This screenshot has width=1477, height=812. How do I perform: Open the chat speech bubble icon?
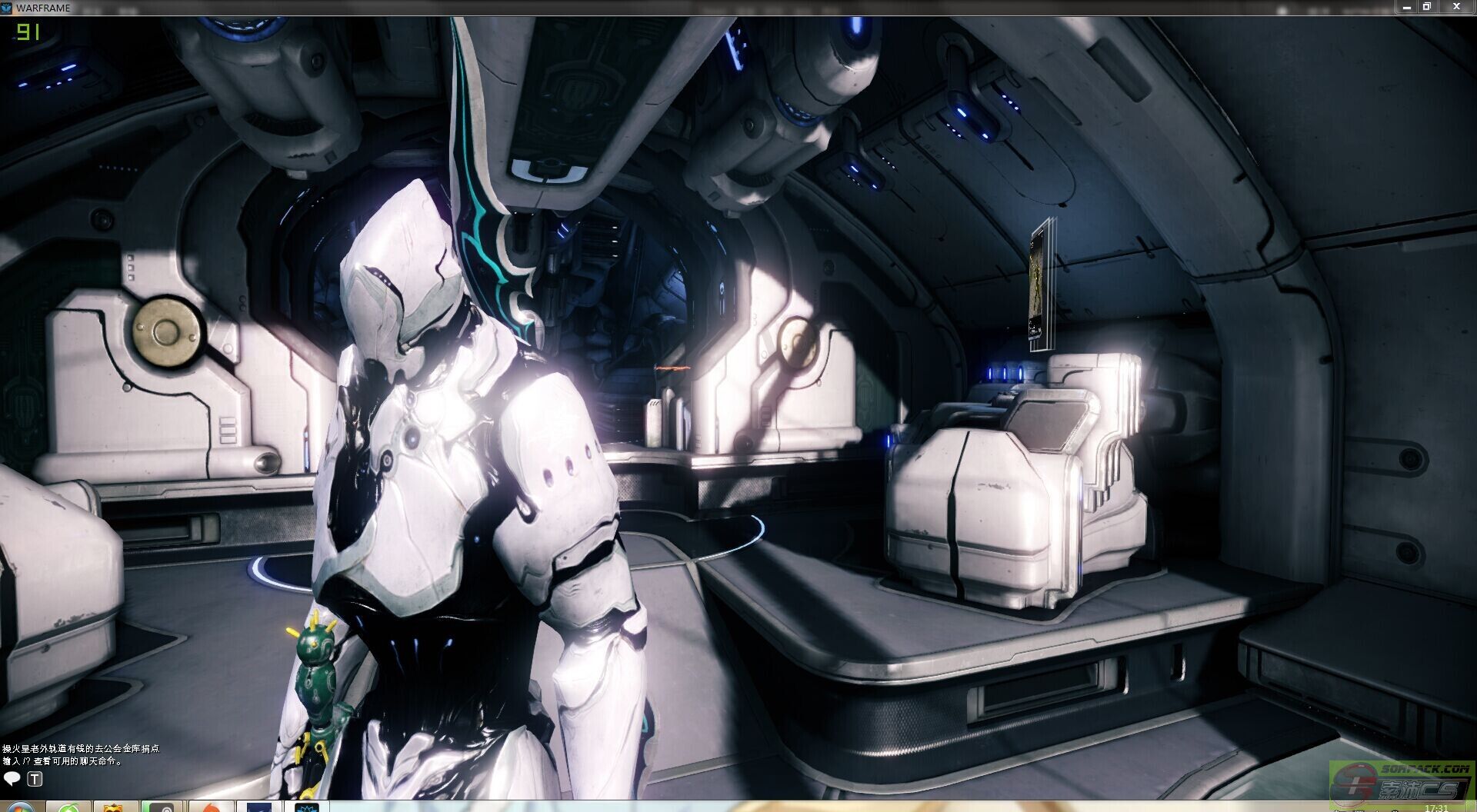point(12,779)
